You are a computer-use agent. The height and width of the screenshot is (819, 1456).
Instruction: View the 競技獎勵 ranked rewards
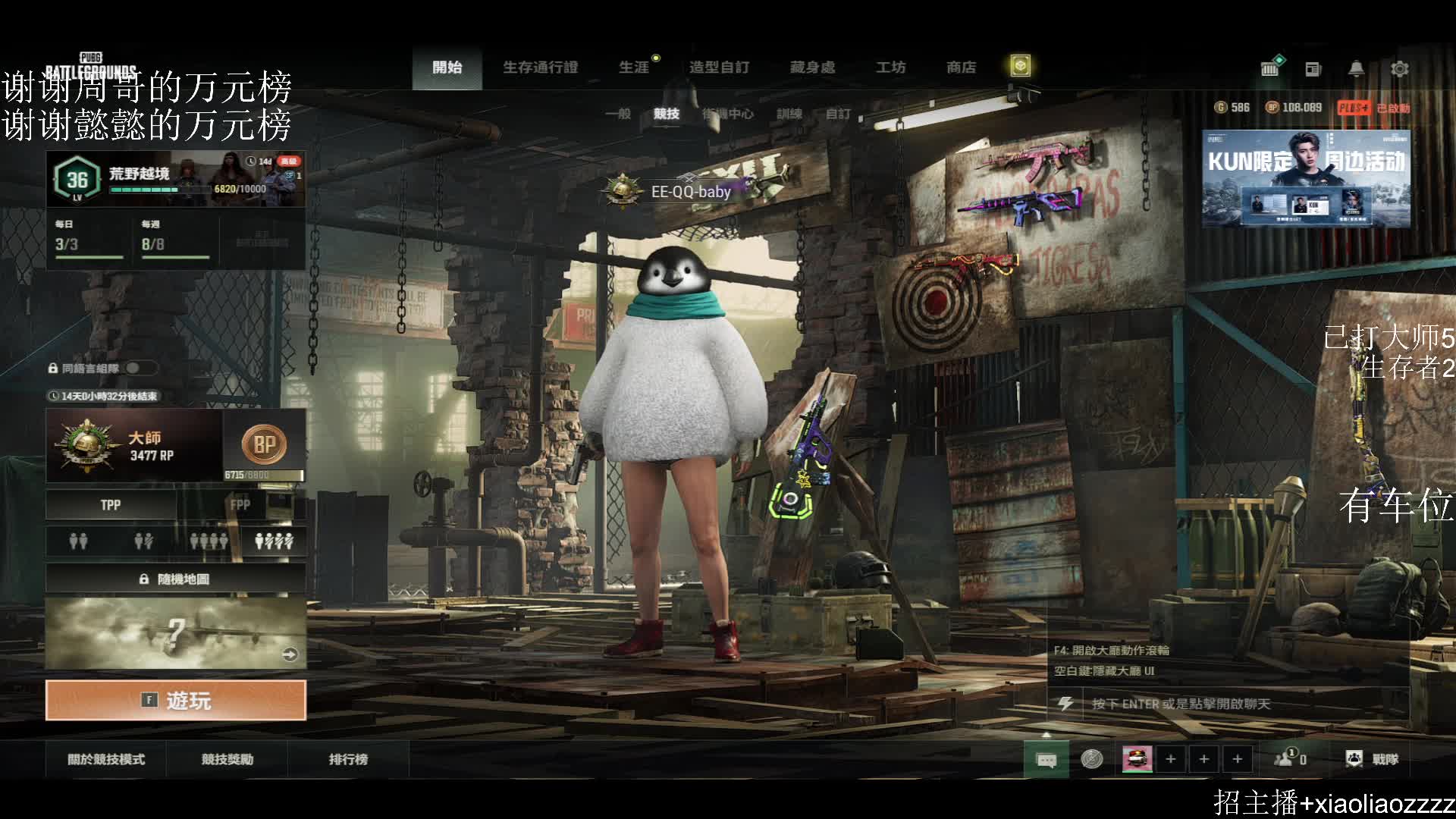[x=227, y=759]
